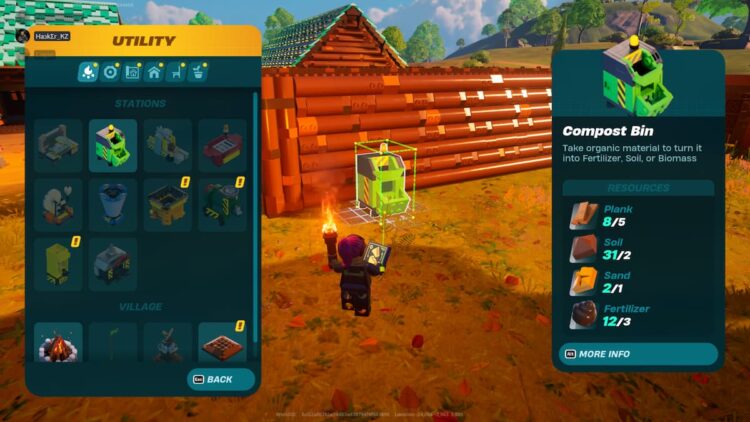Switch to the potted plant category tab
The width and height of the screenshot is (750, 422).
(x=198, y=72)
